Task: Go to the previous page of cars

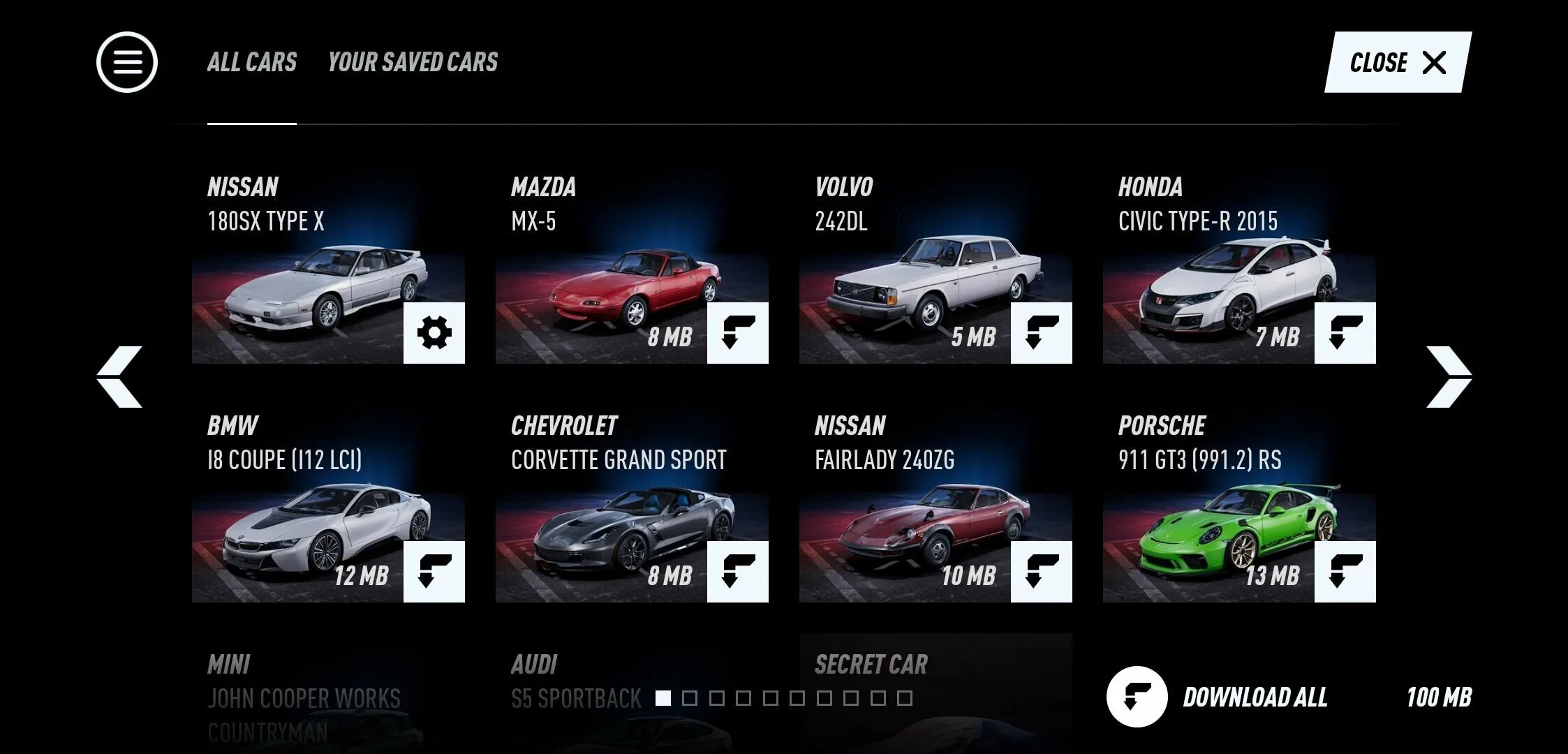Action: pyautogui.click(x=119, y=376)
